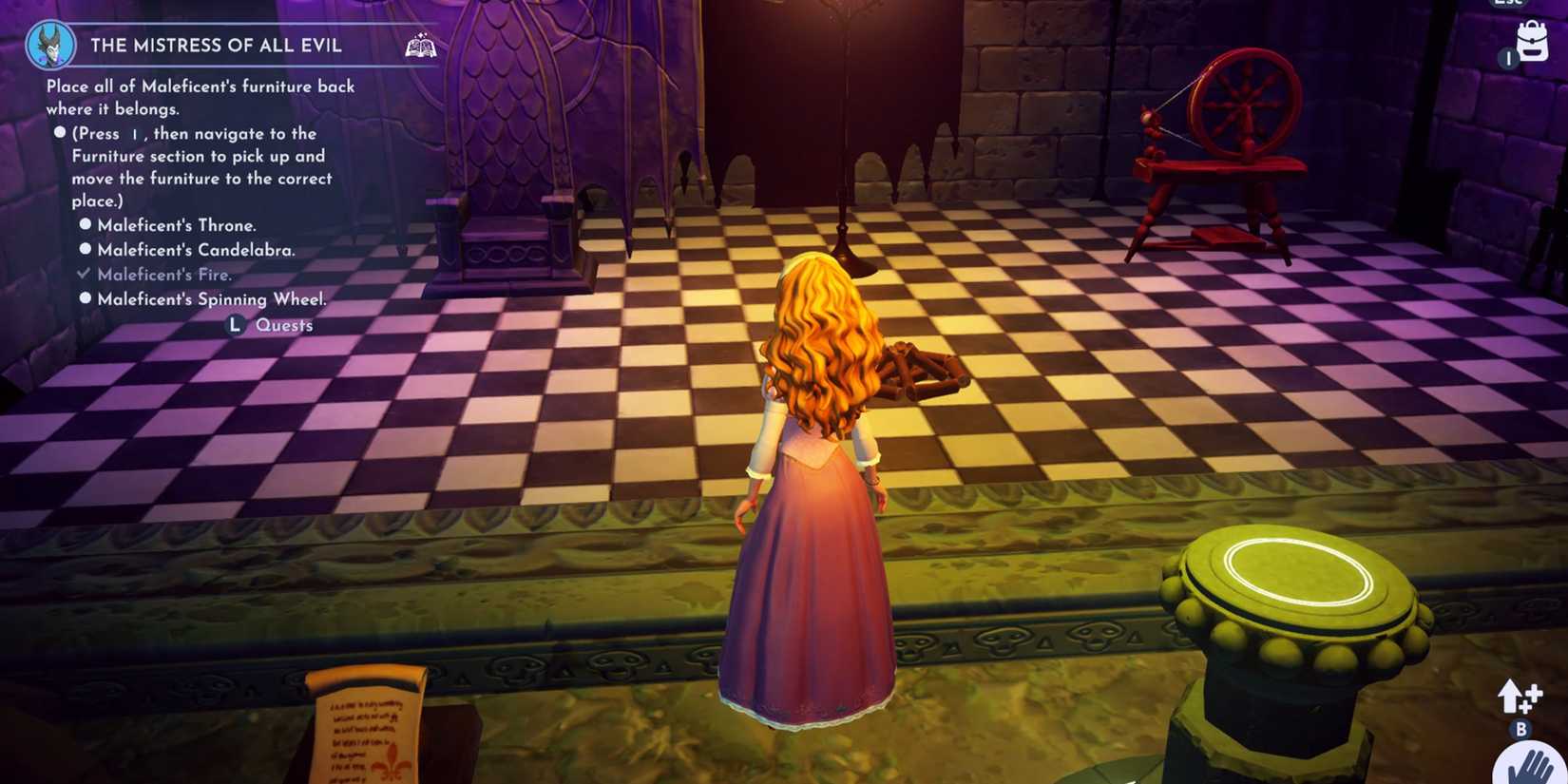Open the Esc pause menu
Viewport: 1568px width, 784px height.
(x=1509, y=6)
